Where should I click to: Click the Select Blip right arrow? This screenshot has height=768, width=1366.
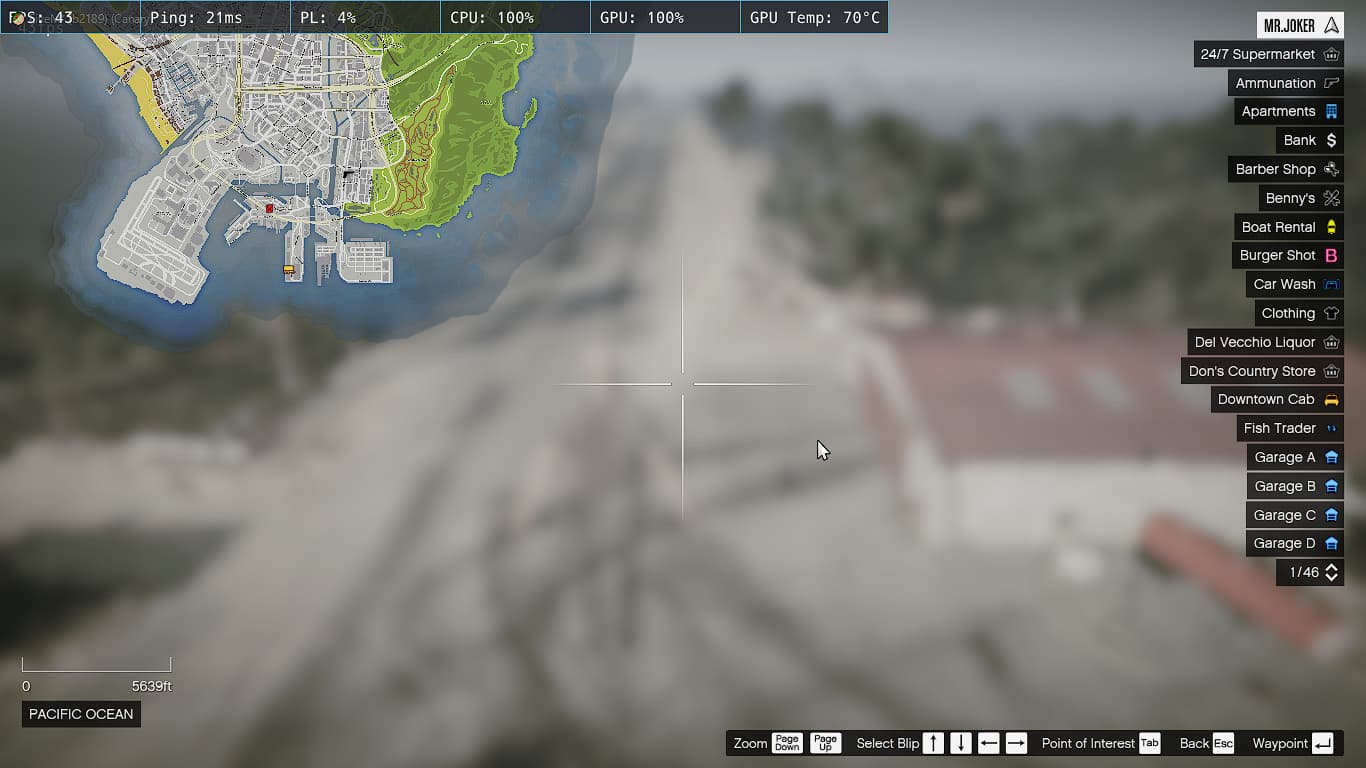(x=1016, y=743)
